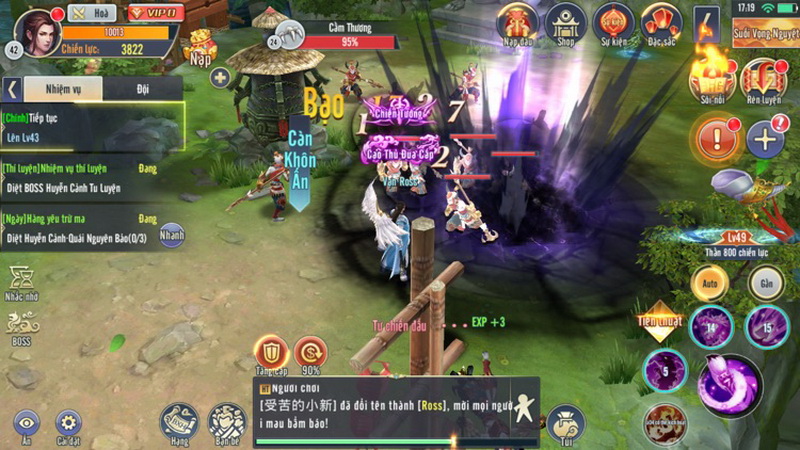Viewport: 800px width, 450px height.
Task: Toggle the Ẩn hide-interface eye icon
Action: [25, 425]
